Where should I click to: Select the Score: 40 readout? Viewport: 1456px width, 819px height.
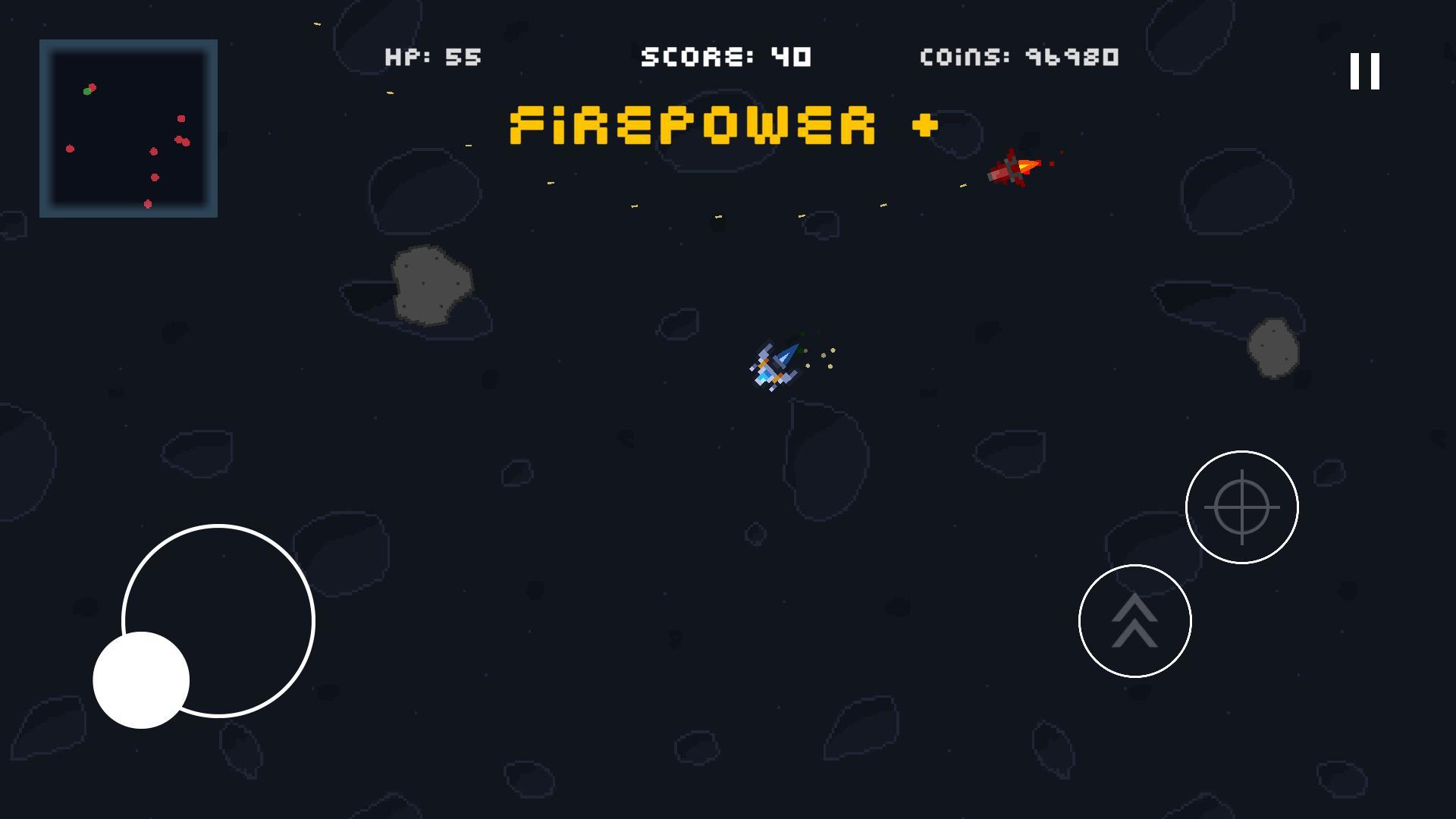(x=724, y=55)
